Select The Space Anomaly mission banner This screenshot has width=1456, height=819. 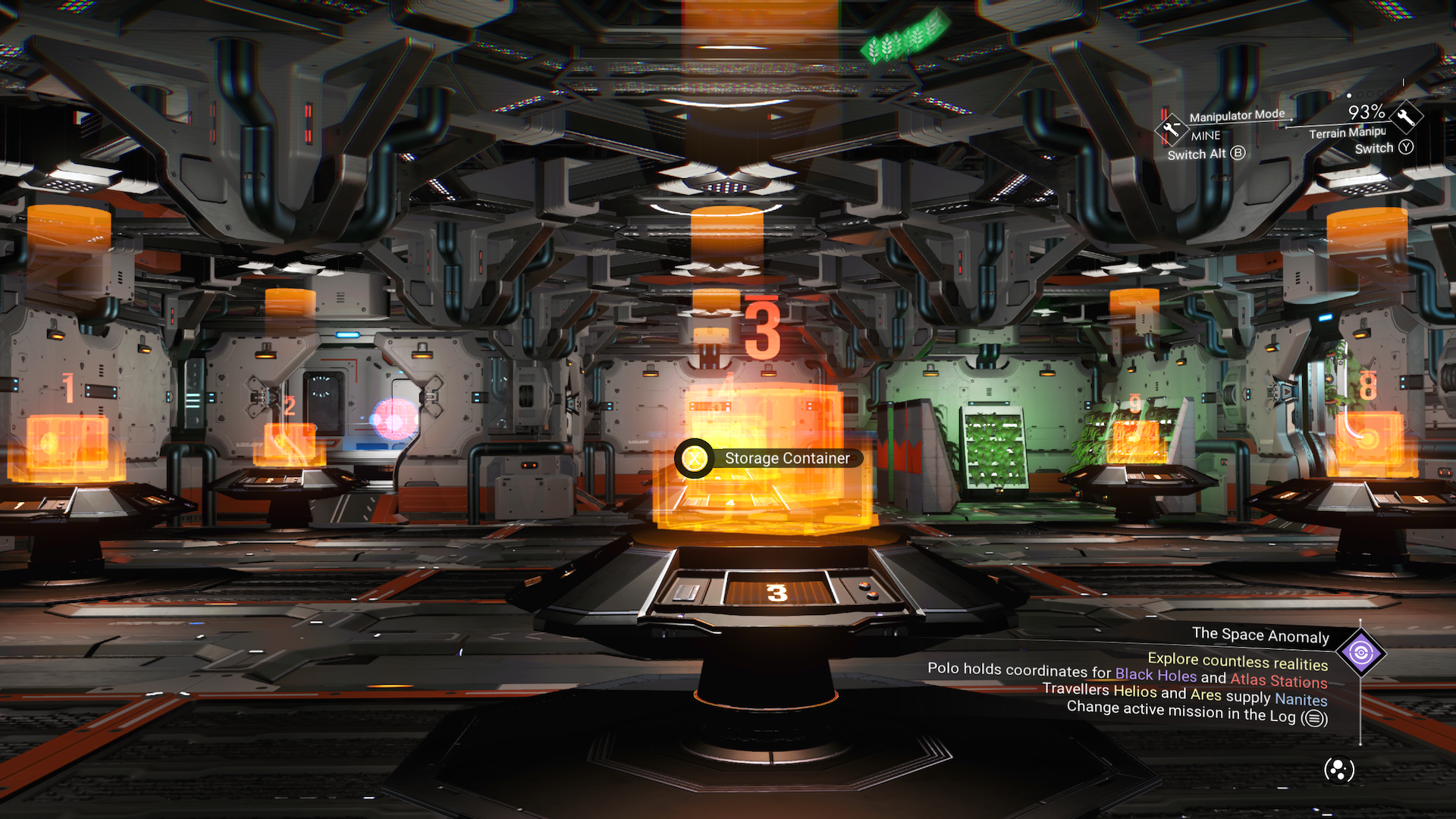point(1260,635)
